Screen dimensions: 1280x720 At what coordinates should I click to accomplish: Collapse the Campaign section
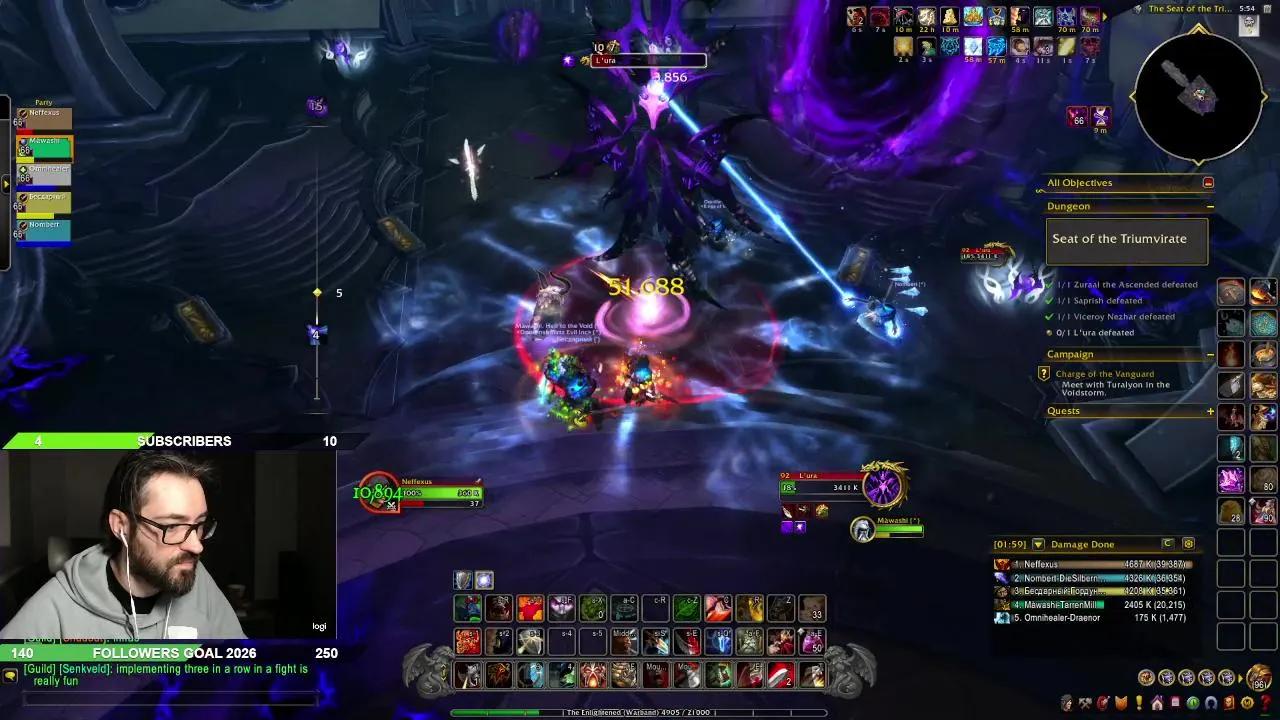click(x=1210, y=353)
